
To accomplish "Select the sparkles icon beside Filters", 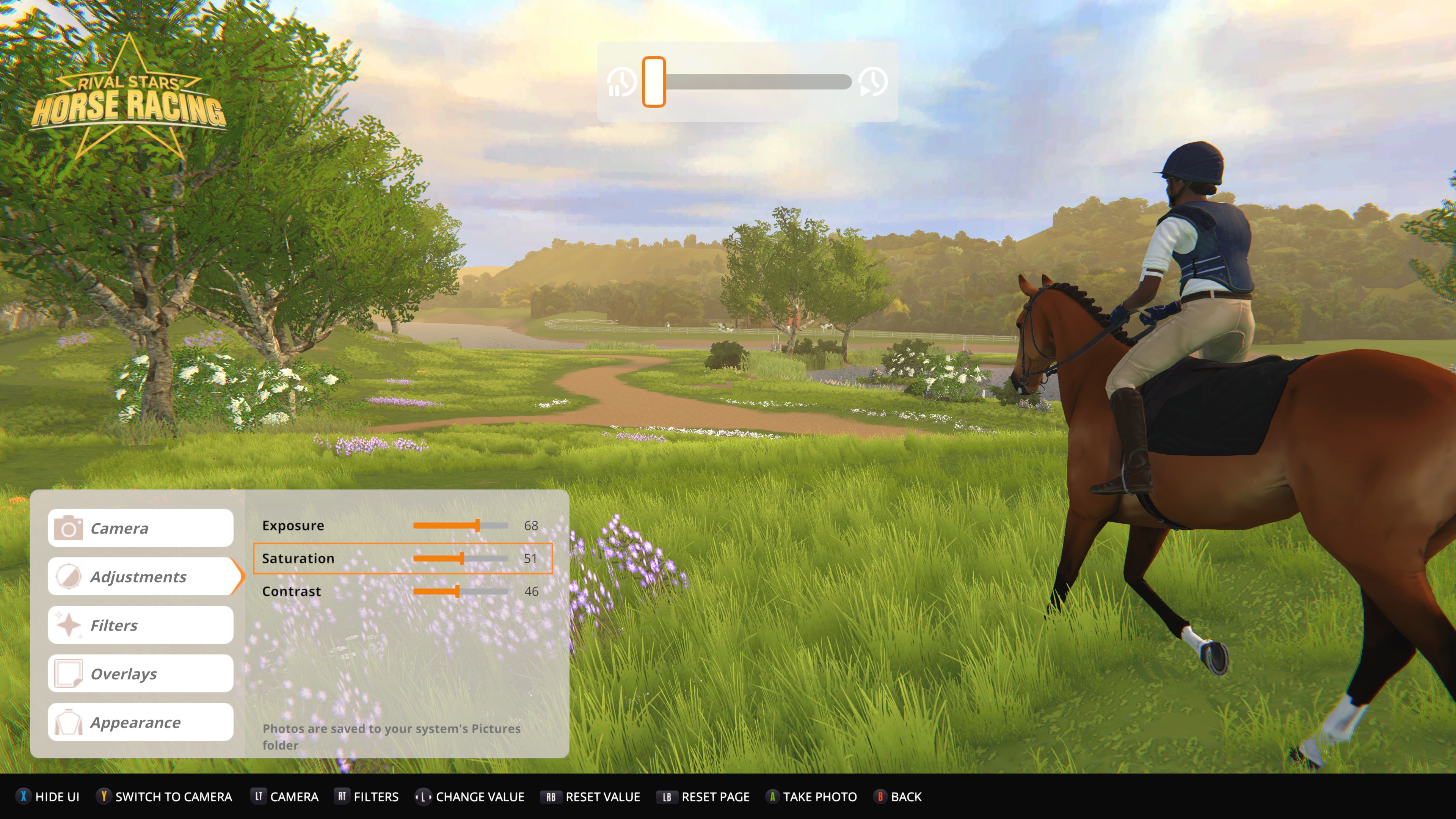I will (69, 624).
